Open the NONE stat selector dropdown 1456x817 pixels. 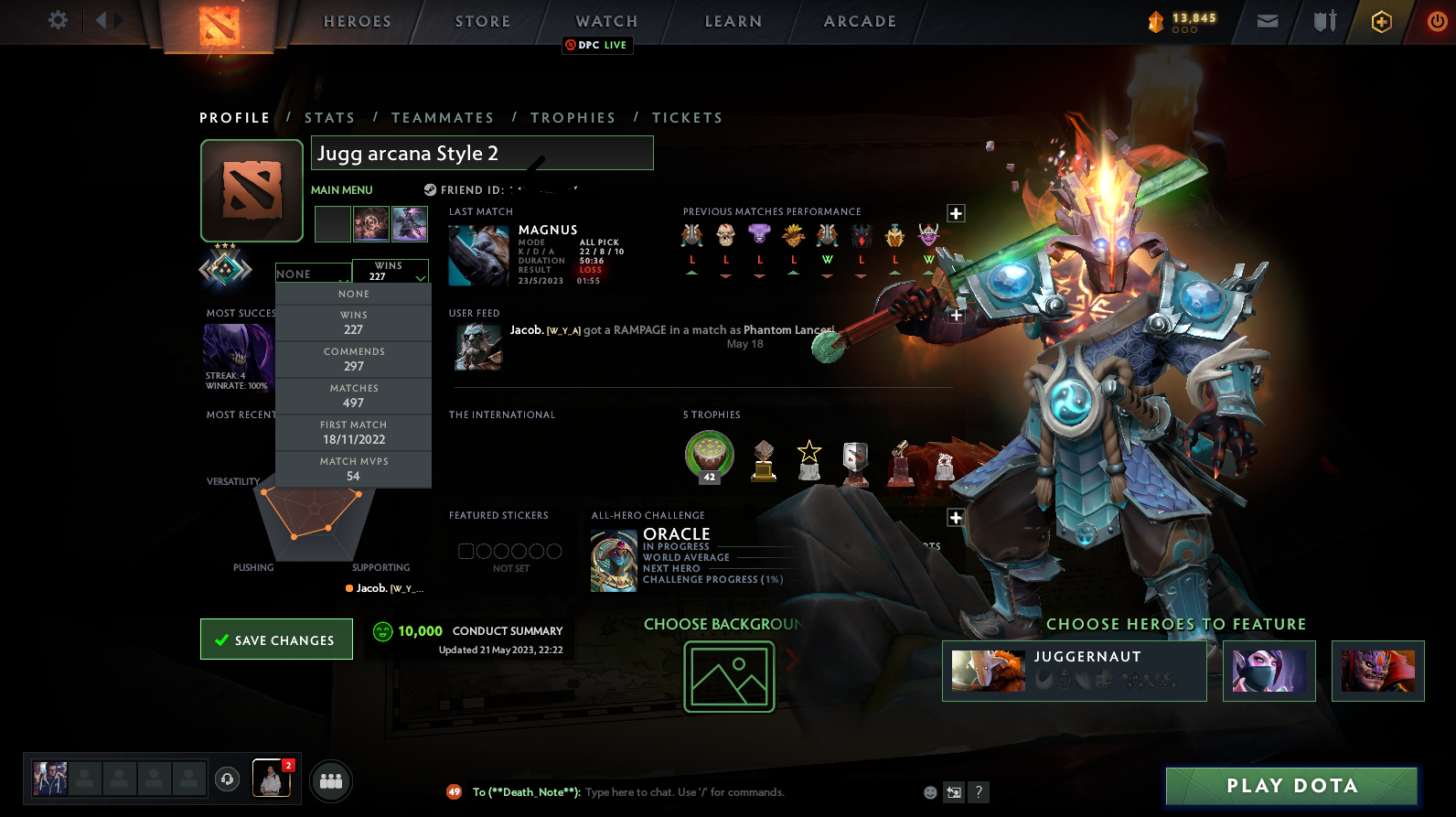[x=313, y=273]
